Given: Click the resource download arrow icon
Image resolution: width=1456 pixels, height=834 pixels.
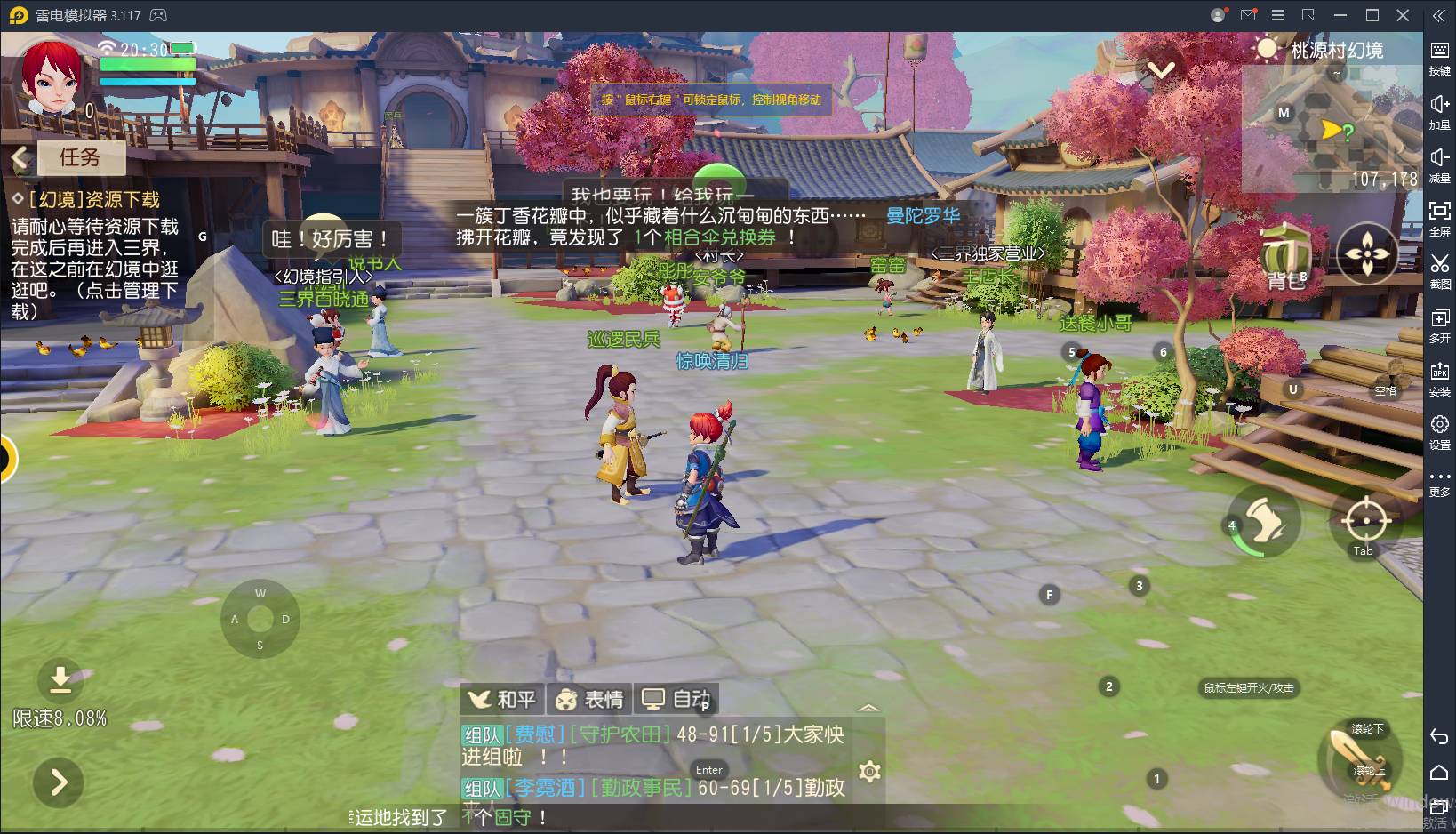Looking at the screenshot, I should click(x=60, y=680).
